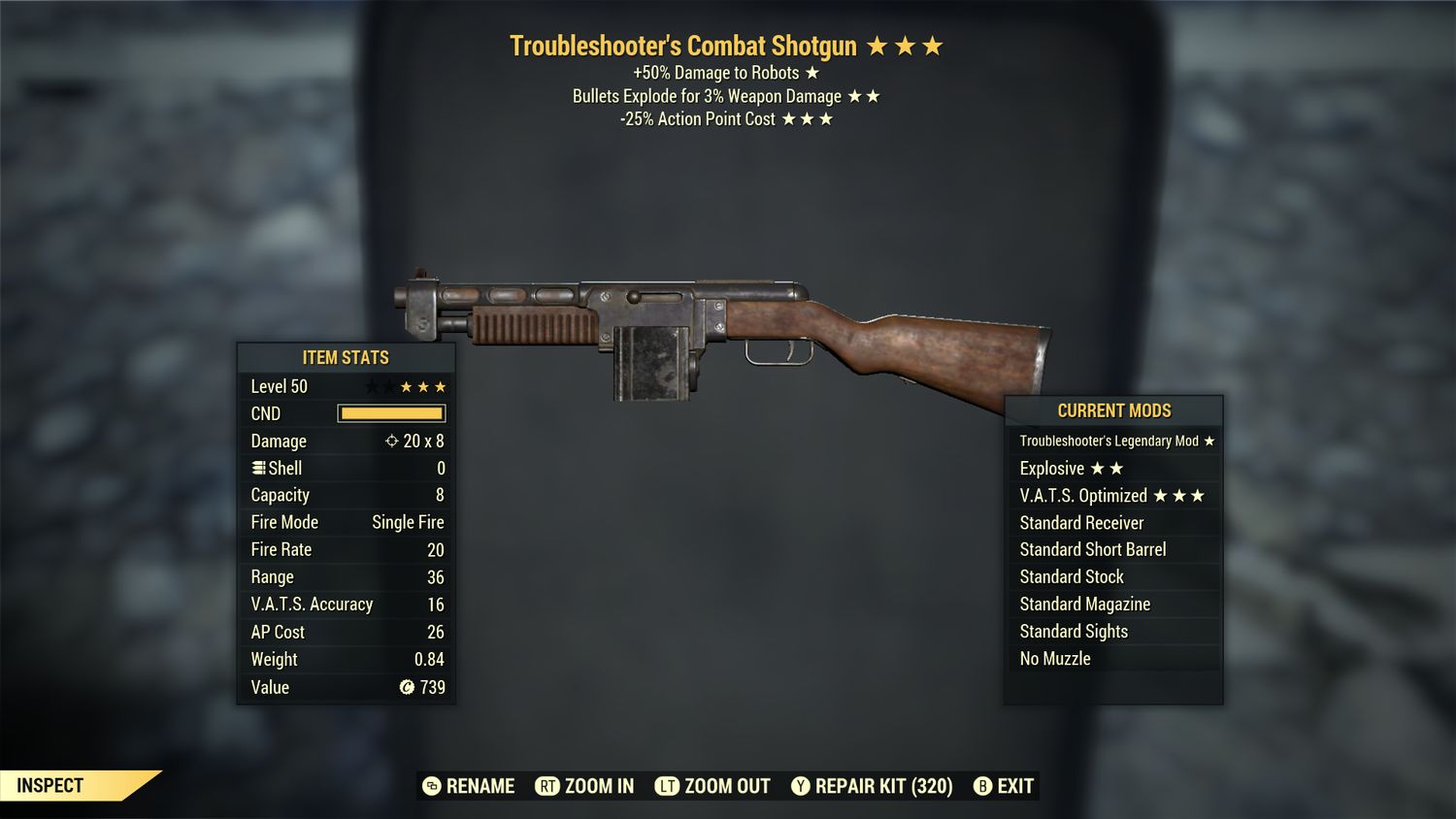The height and width of the screenshot is (819, 1456).
Task: Click the Y button icon beside Repair Kit
Action: (x=802, y=786)
